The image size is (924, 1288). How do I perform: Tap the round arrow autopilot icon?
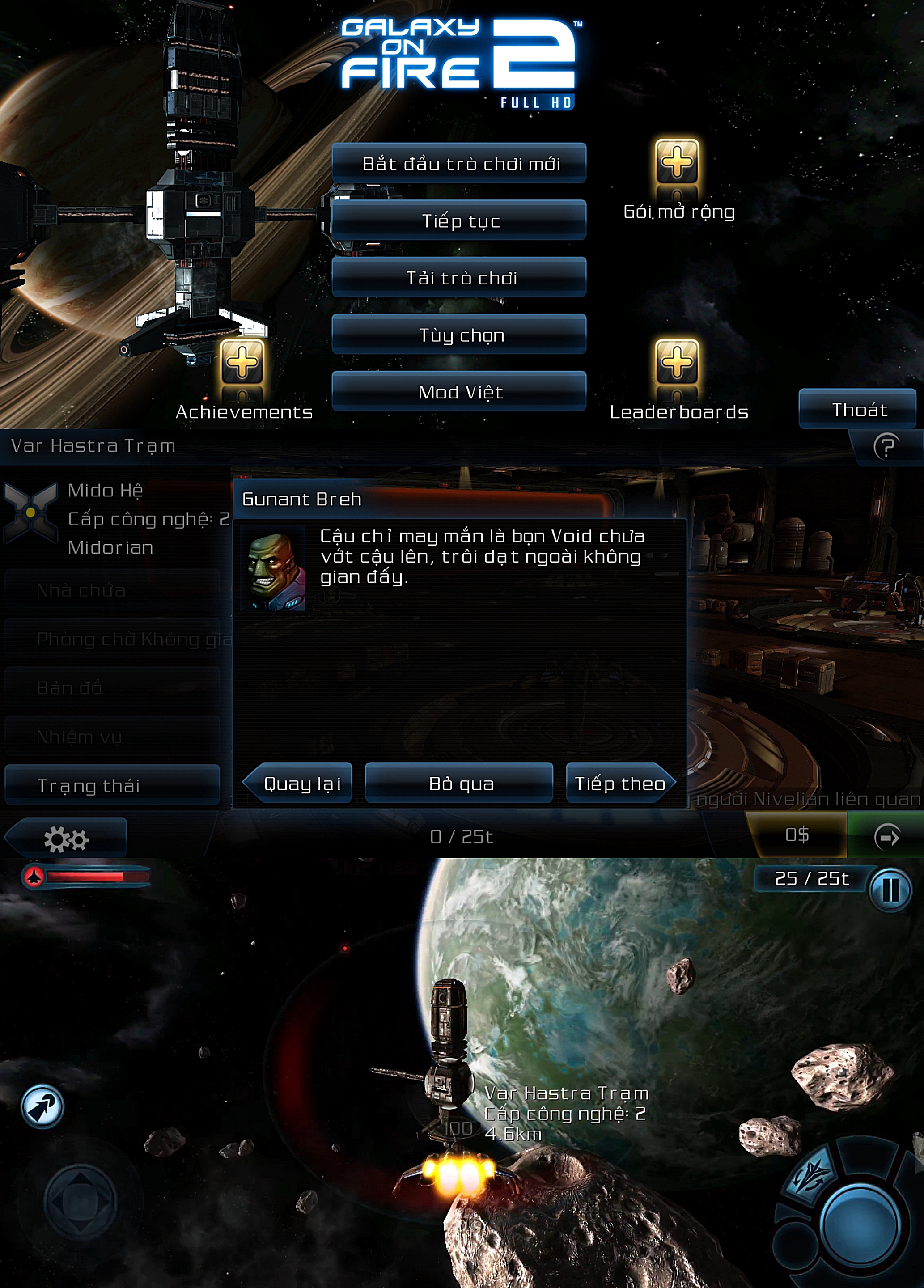coord(42,1106)
